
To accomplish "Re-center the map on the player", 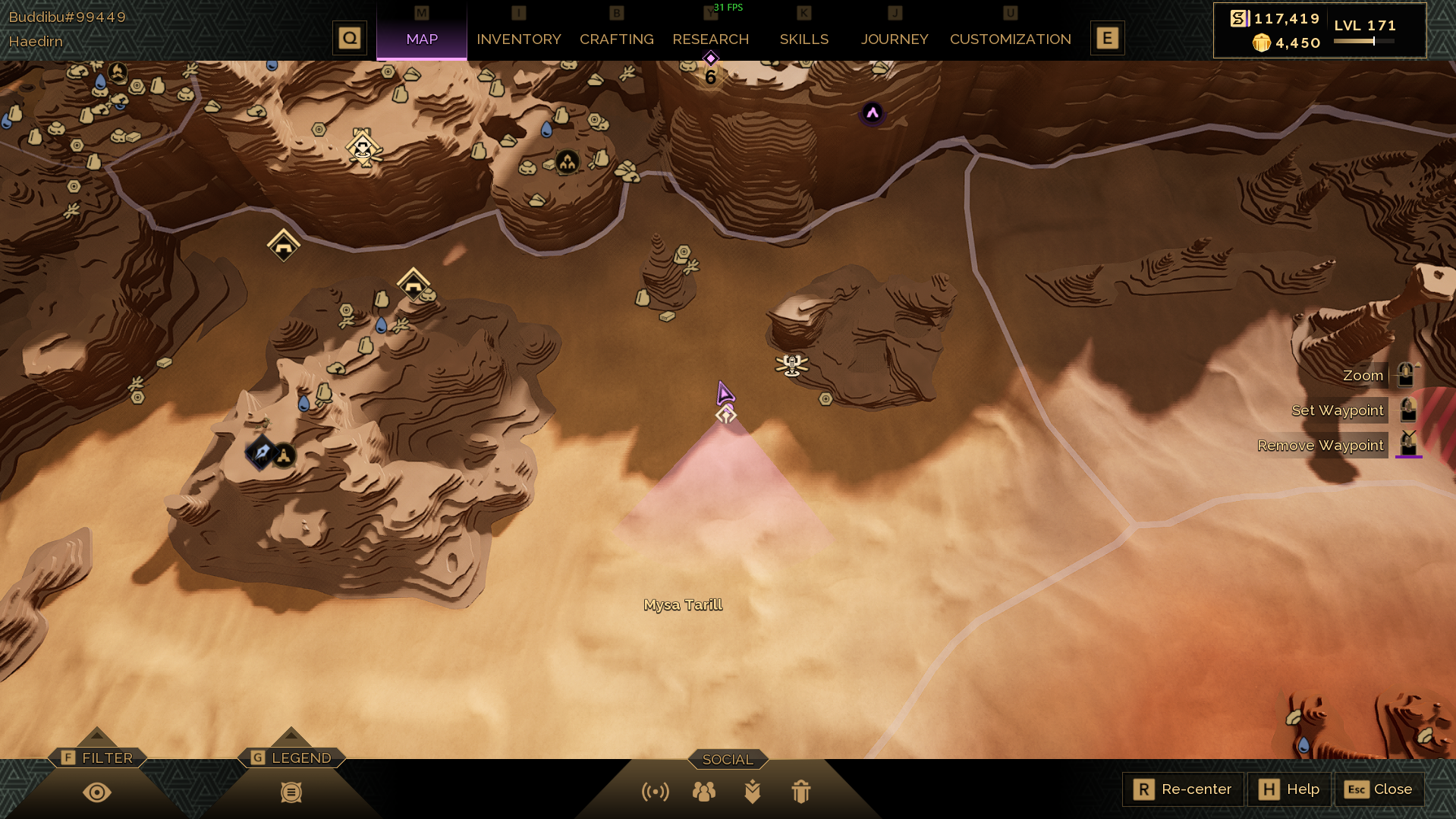I will 1182,789.
